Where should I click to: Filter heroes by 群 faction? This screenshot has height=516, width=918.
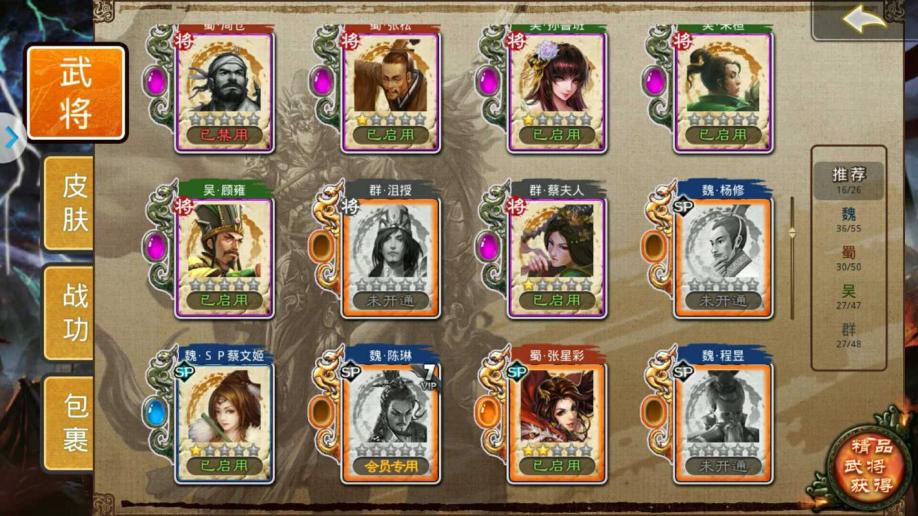[x=848, y=336]
